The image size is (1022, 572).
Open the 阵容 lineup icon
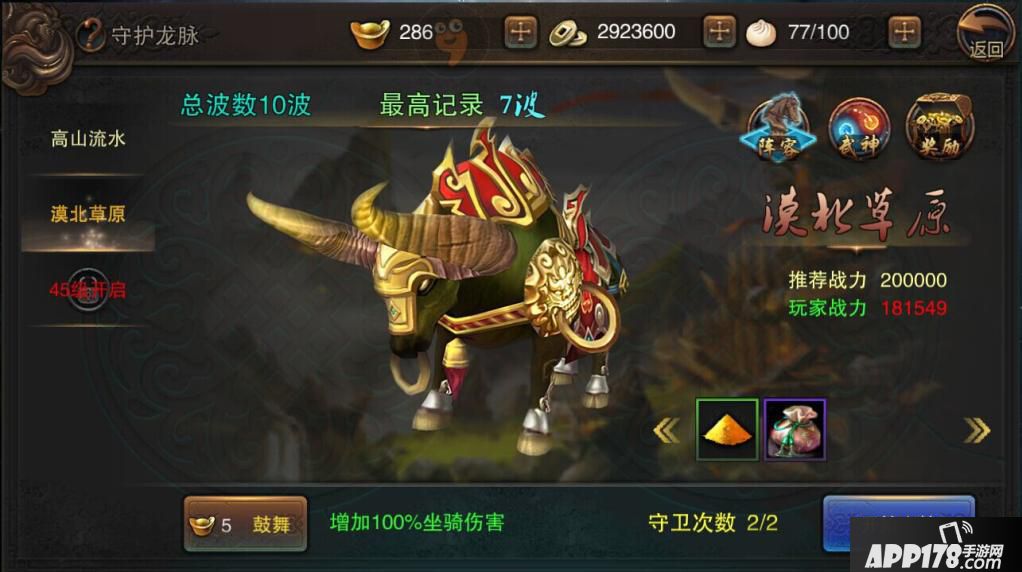pyautogui.click(x=778, y=129)
